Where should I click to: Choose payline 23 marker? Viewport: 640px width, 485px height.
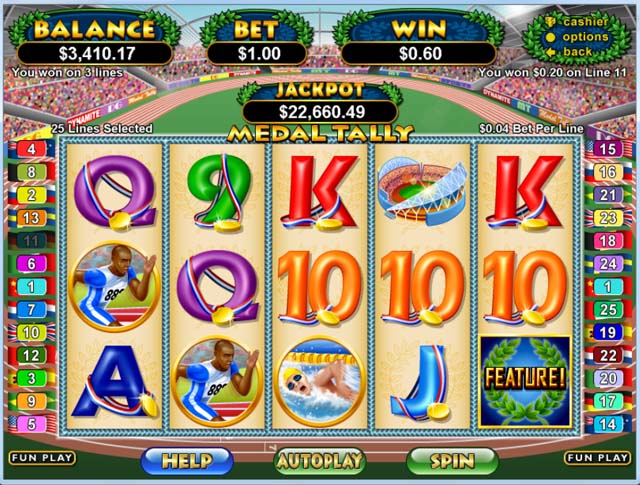point(607,217)
